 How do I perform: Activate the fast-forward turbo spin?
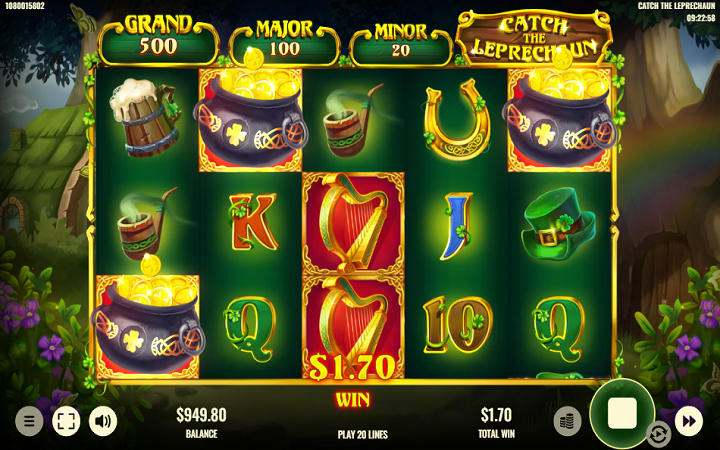(x=689, y=421)
